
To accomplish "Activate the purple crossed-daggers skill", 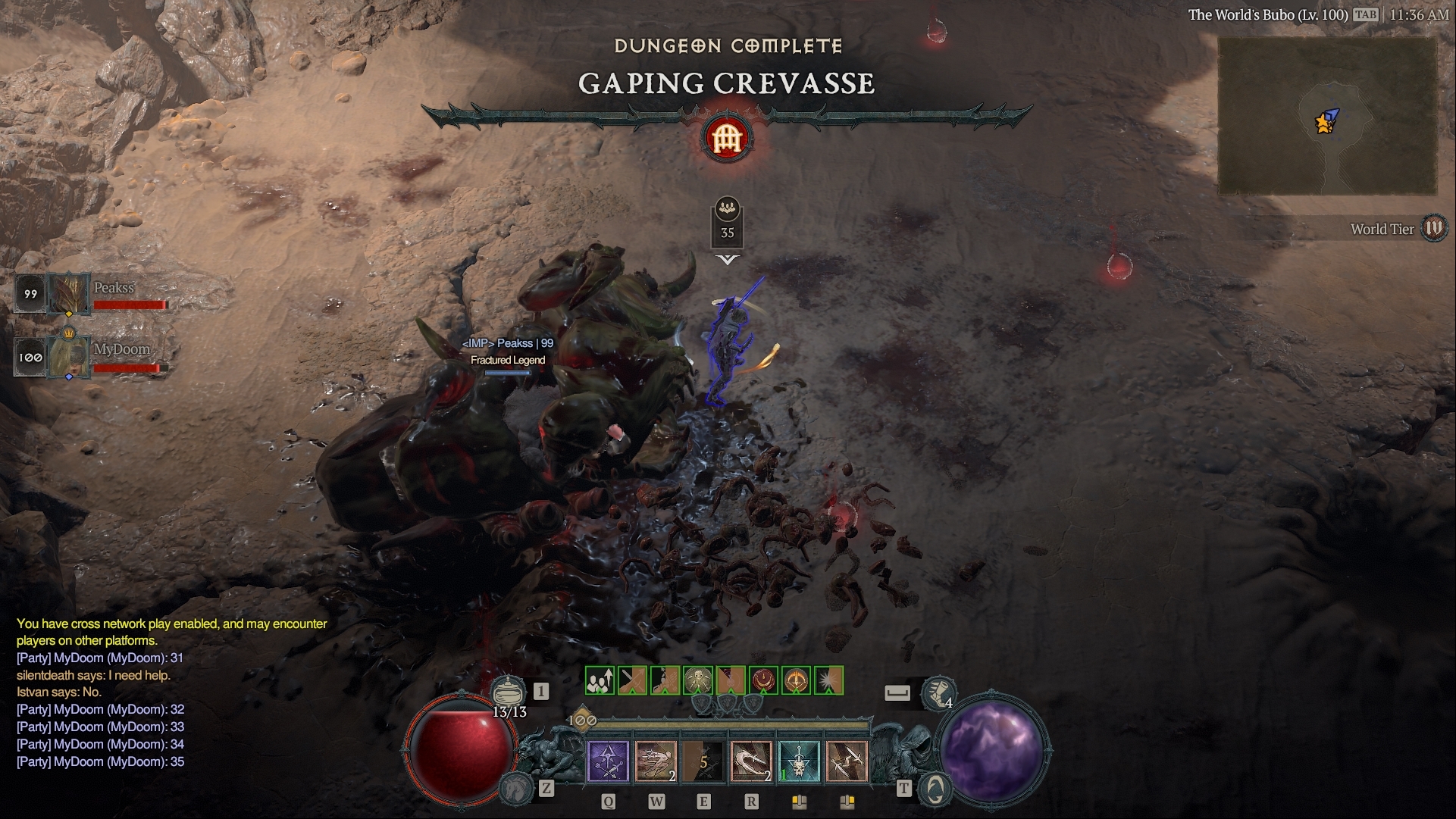I will click(608, 761).
